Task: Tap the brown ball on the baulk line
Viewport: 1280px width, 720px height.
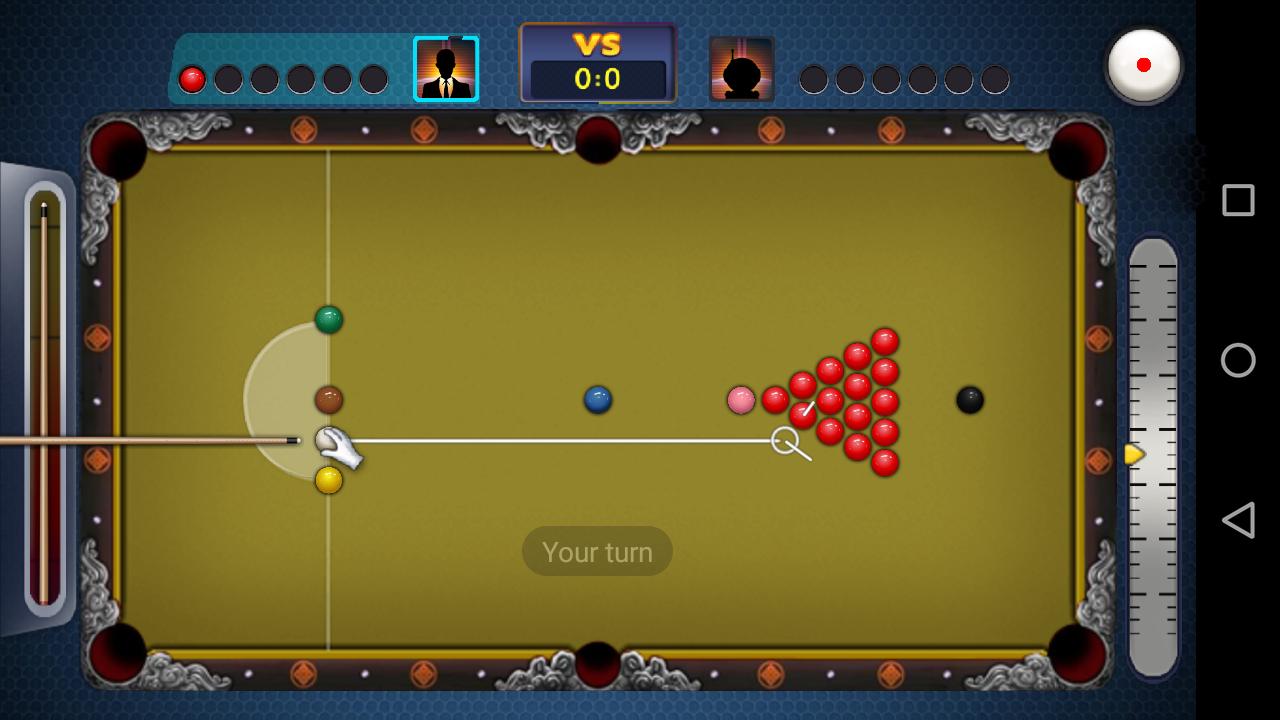Action: pyautogui.click(x=330, y=398)
